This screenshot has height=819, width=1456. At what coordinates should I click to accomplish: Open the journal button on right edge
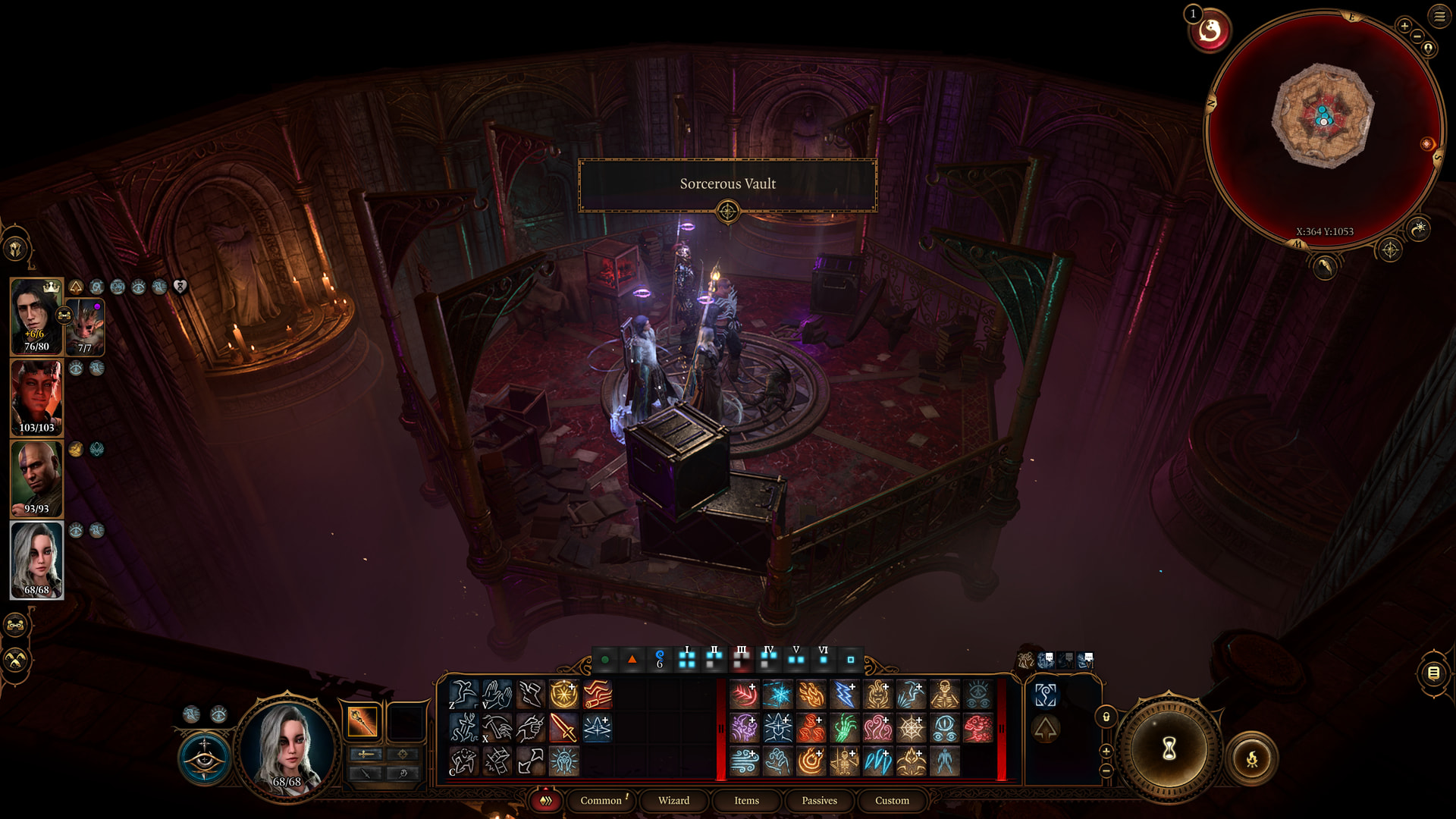point(1433,673)
